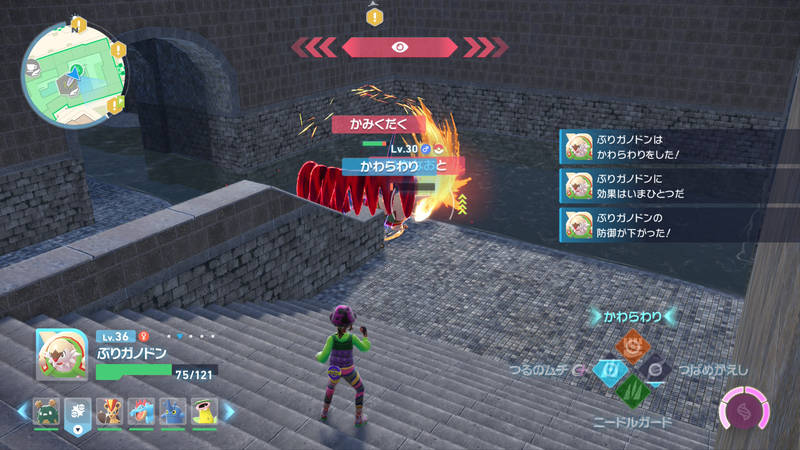Cycle party right with the arrow

coord(229,411)
